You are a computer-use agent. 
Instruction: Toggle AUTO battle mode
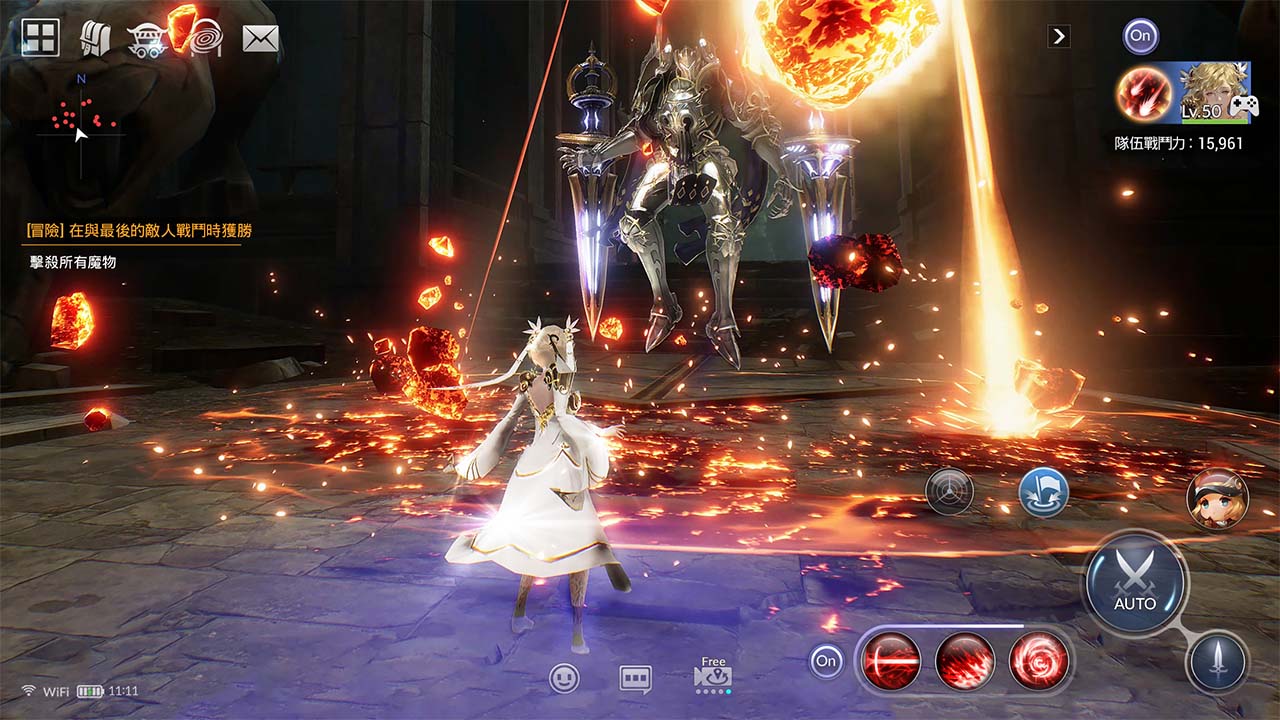[x=1135, y=578]
